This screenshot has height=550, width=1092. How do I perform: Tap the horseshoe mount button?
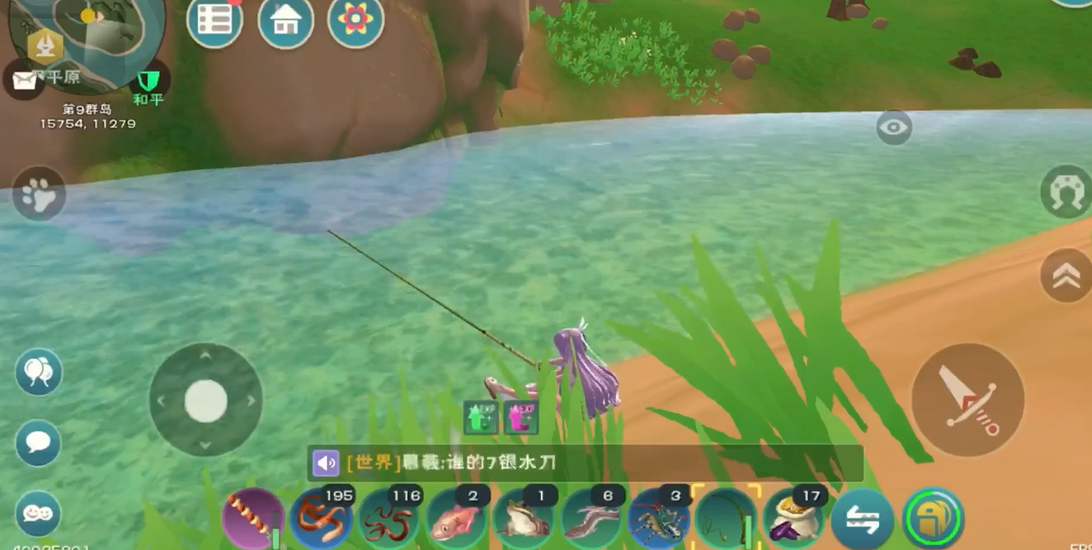tap(1066, 191)
